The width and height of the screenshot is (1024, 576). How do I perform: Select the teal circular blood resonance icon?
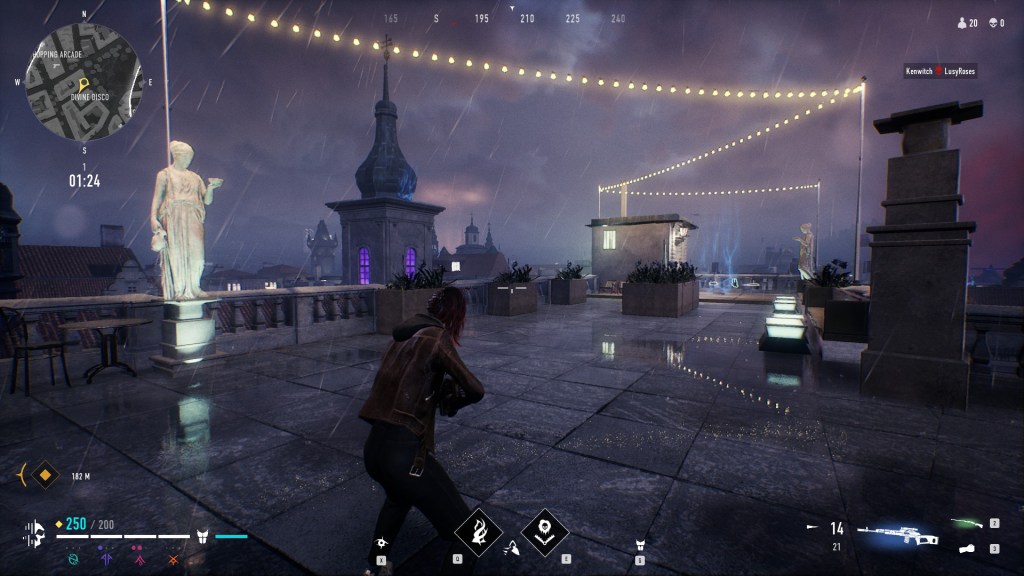tap(73, 559)
